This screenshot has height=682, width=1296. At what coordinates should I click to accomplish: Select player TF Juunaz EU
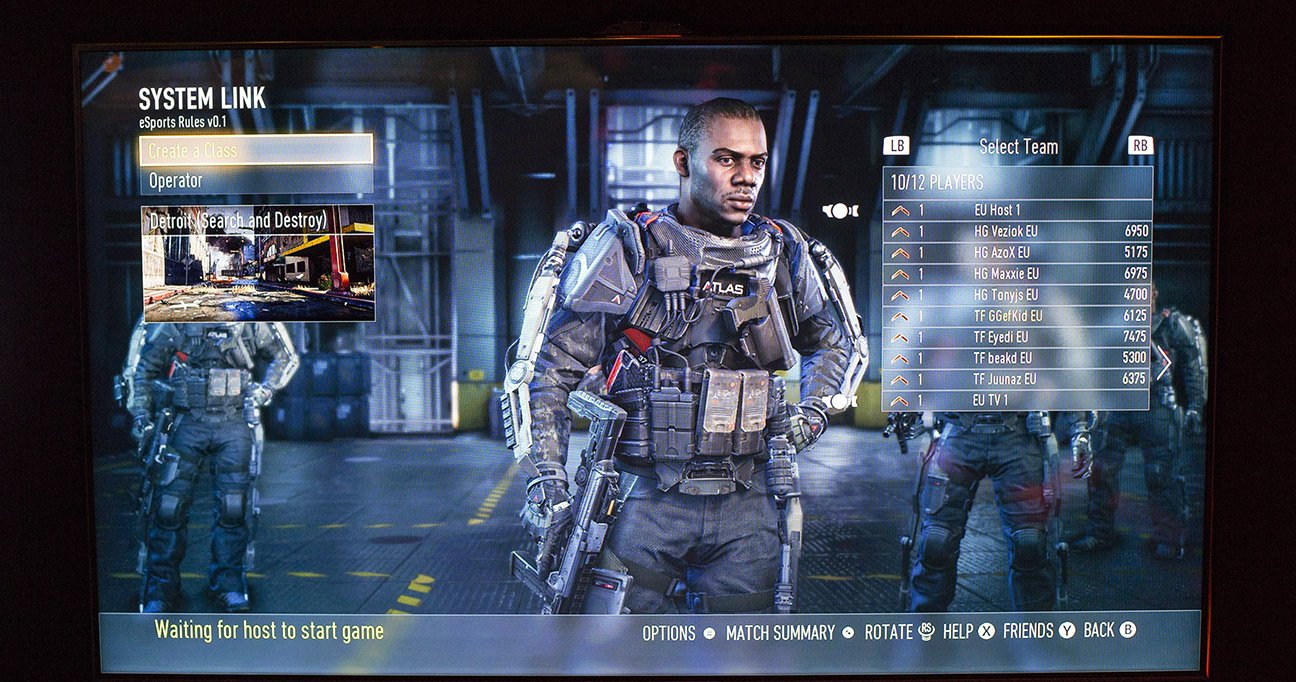(1016, 378)
